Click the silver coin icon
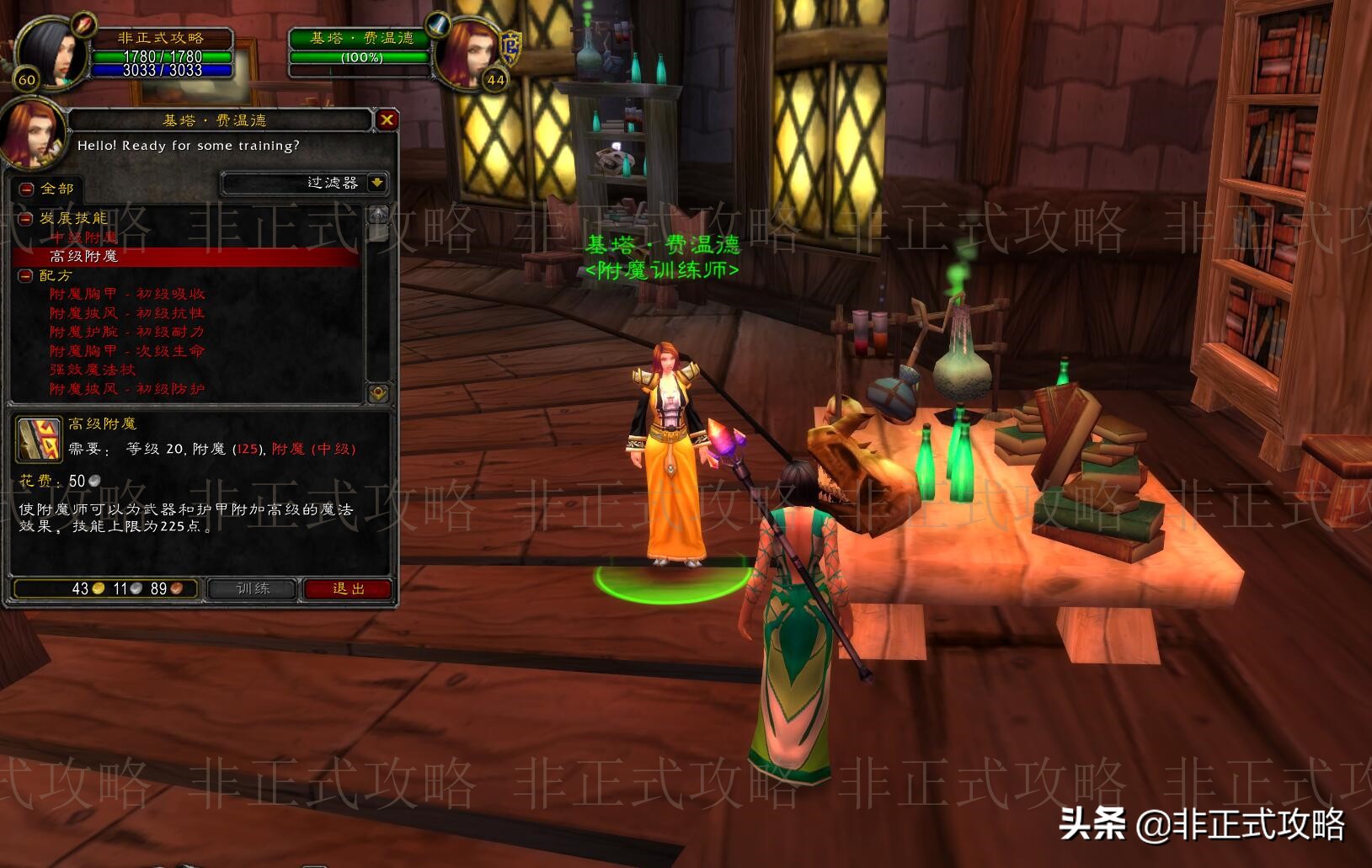Viewport: 1372px width, 868px height. point(136,588)
